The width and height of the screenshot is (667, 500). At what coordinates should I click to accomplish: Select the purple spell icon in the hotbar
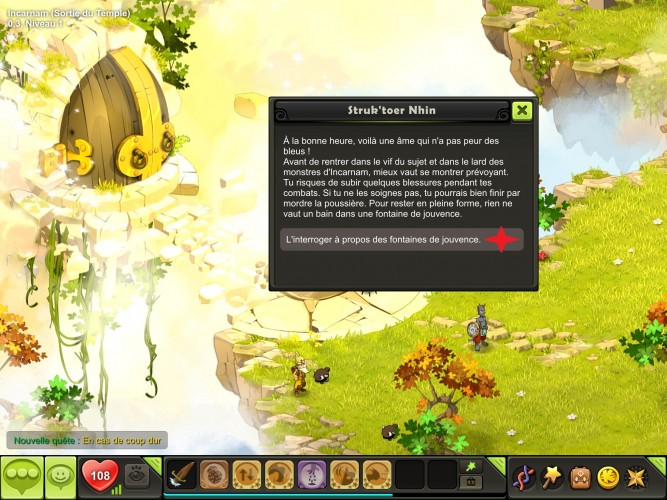311,475
